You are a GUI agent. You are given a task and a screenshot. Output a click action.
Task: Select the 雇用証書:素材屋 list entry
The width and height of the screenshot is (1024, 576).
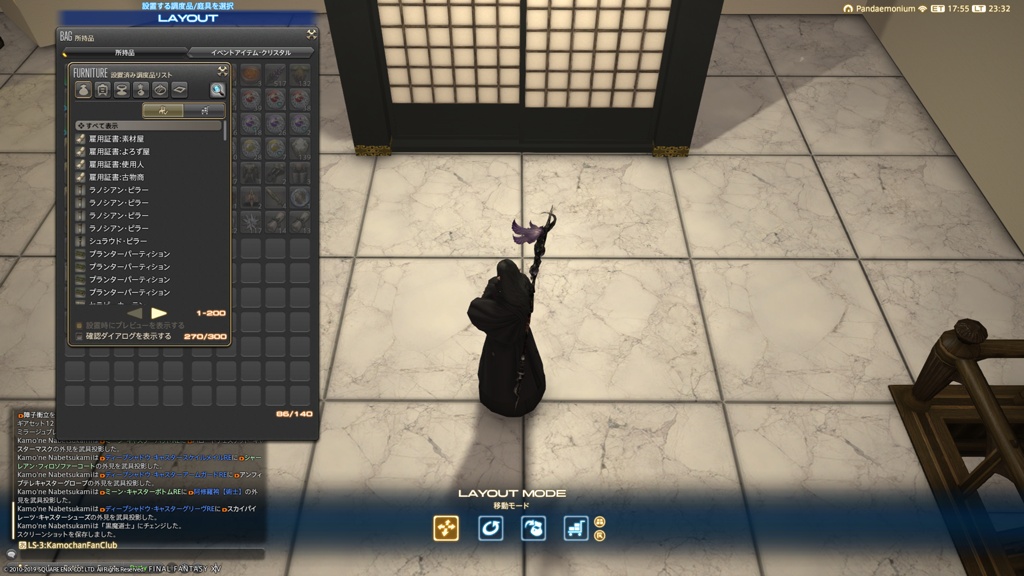(116, 138)
